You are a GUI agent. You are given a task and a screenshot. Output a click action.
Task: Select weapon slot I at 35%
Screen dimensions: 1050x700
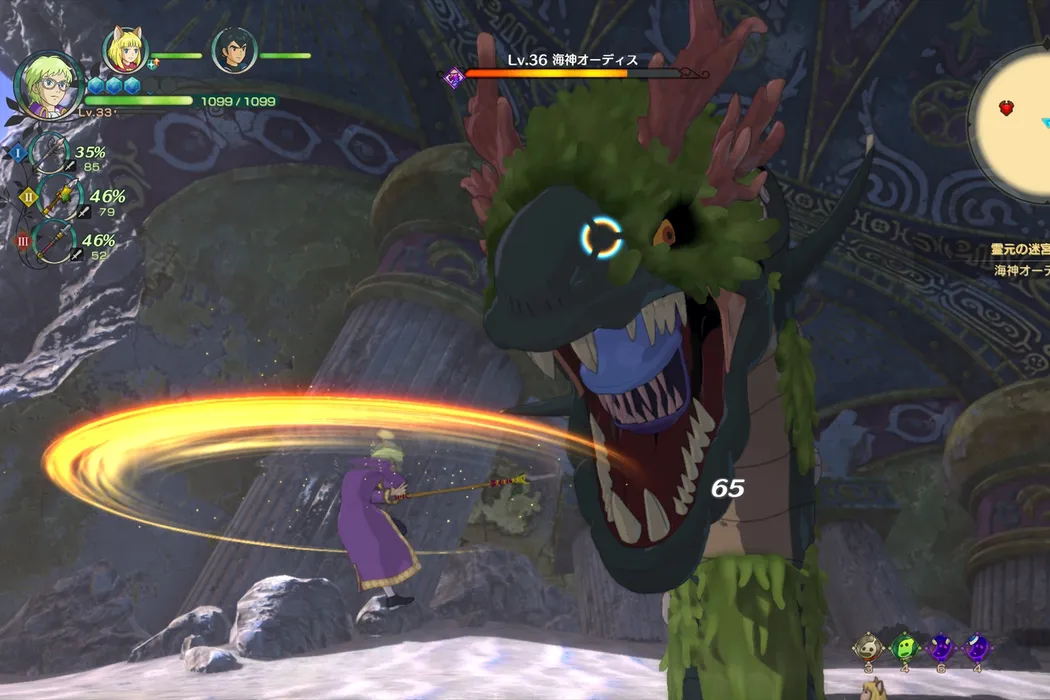[50, 153]
